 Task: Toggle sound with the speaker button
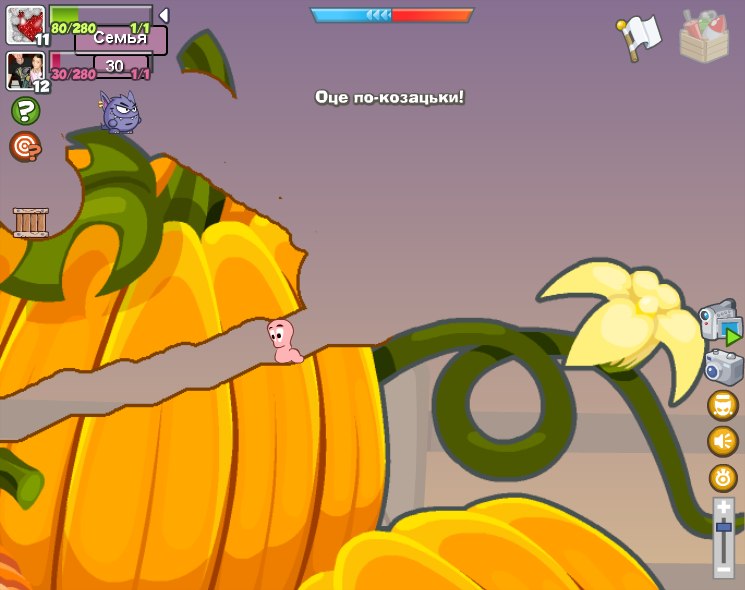(723, 441)
